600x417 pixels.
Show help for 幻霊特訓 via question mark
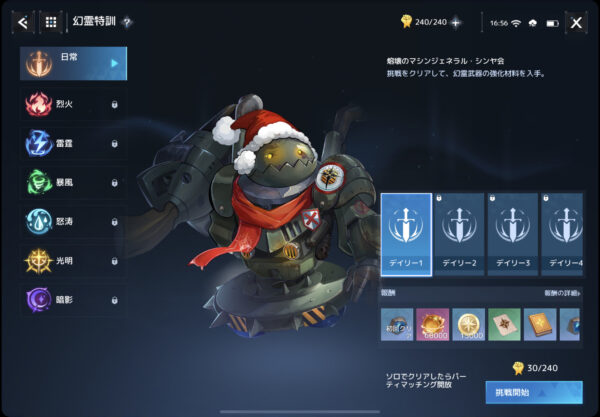click(x=128, y=22)
